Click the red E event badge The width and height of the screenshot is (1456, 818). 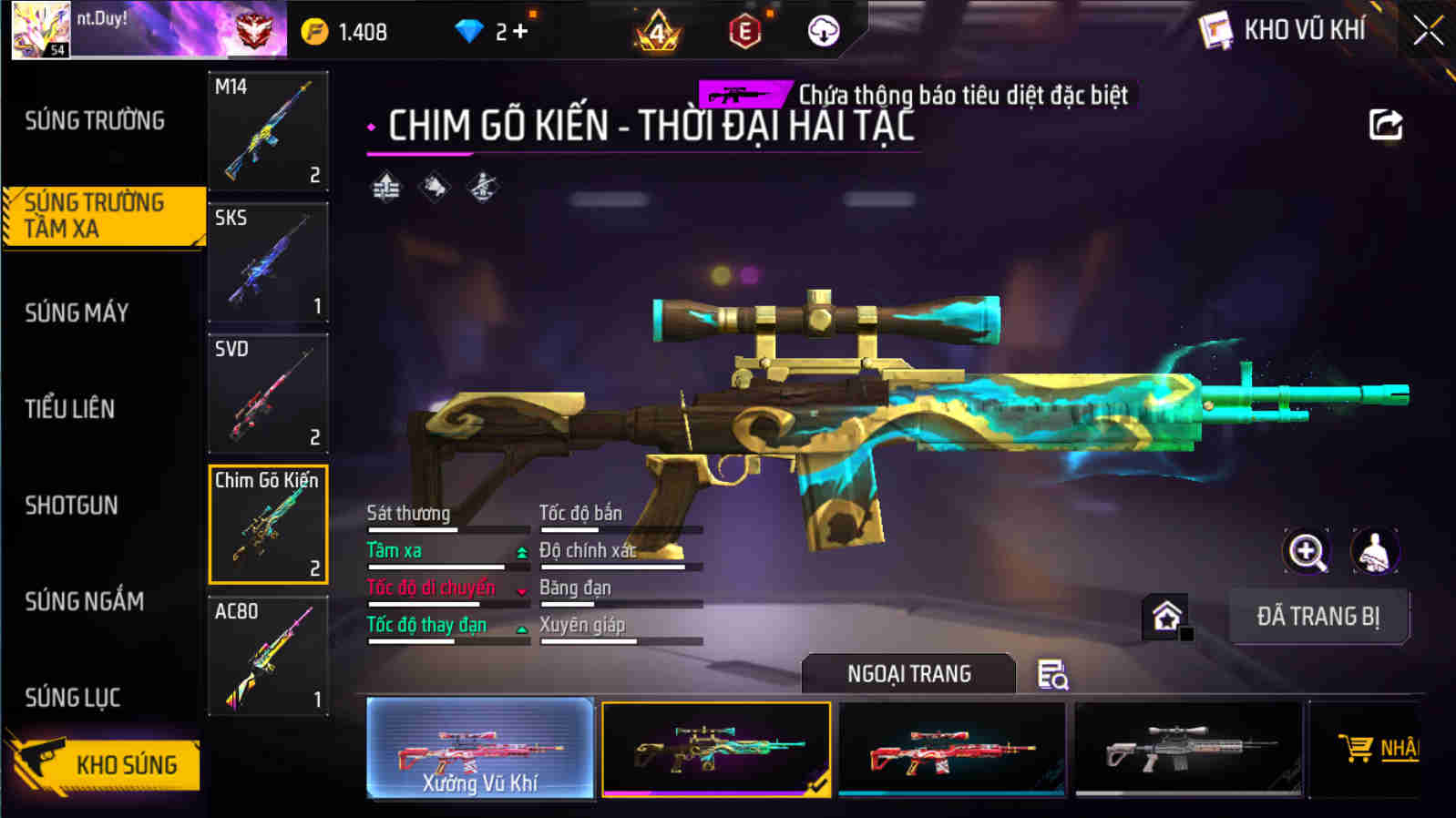click(745, 30)
